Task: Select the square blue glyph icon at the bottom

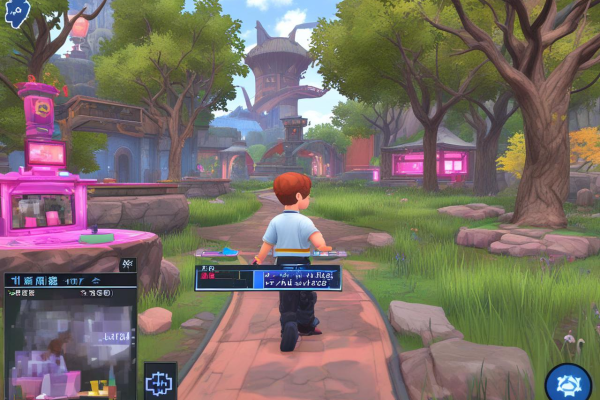Action: tap(160, 381)
